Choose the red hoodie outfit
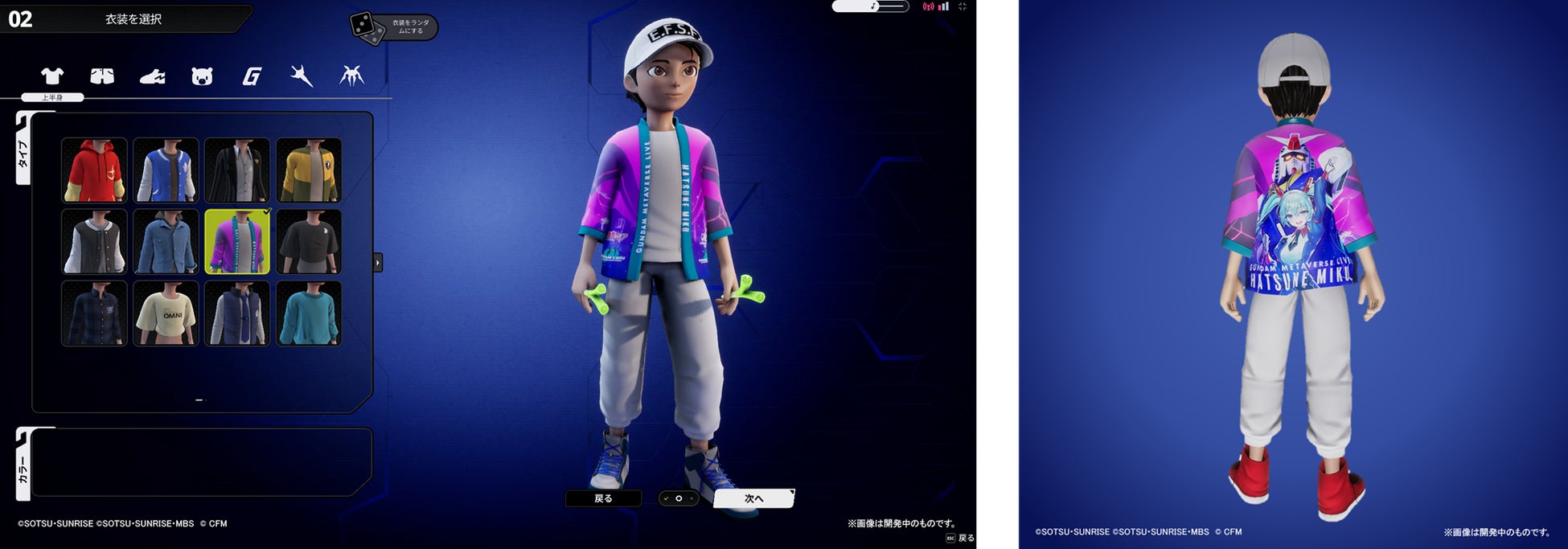 coord(94,170)
